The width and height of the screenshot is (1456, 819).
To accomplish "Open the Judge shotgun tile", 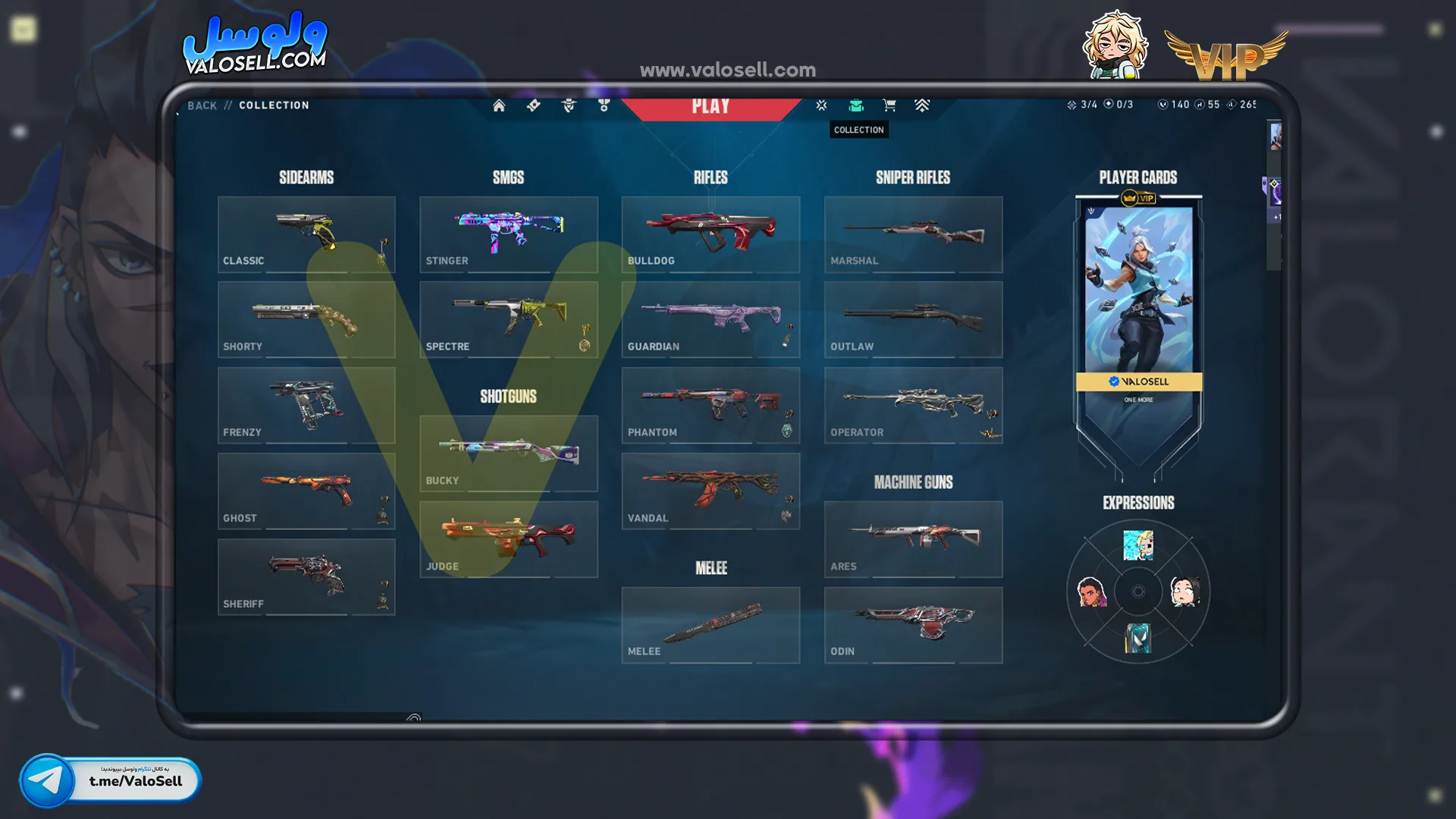I will pos(508,539).
